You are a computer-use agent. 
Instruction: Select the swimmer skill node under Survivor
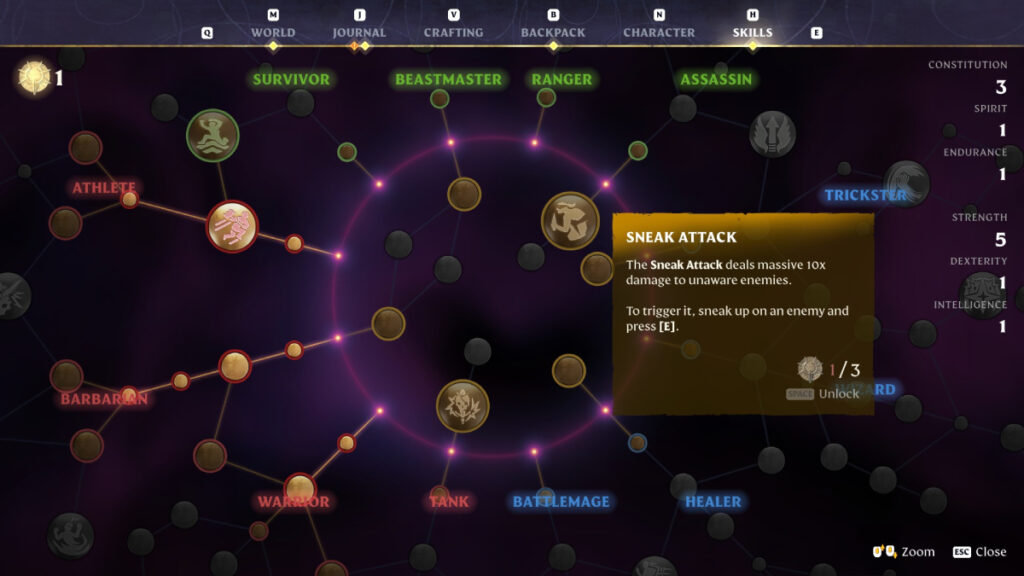pos(213,135)
